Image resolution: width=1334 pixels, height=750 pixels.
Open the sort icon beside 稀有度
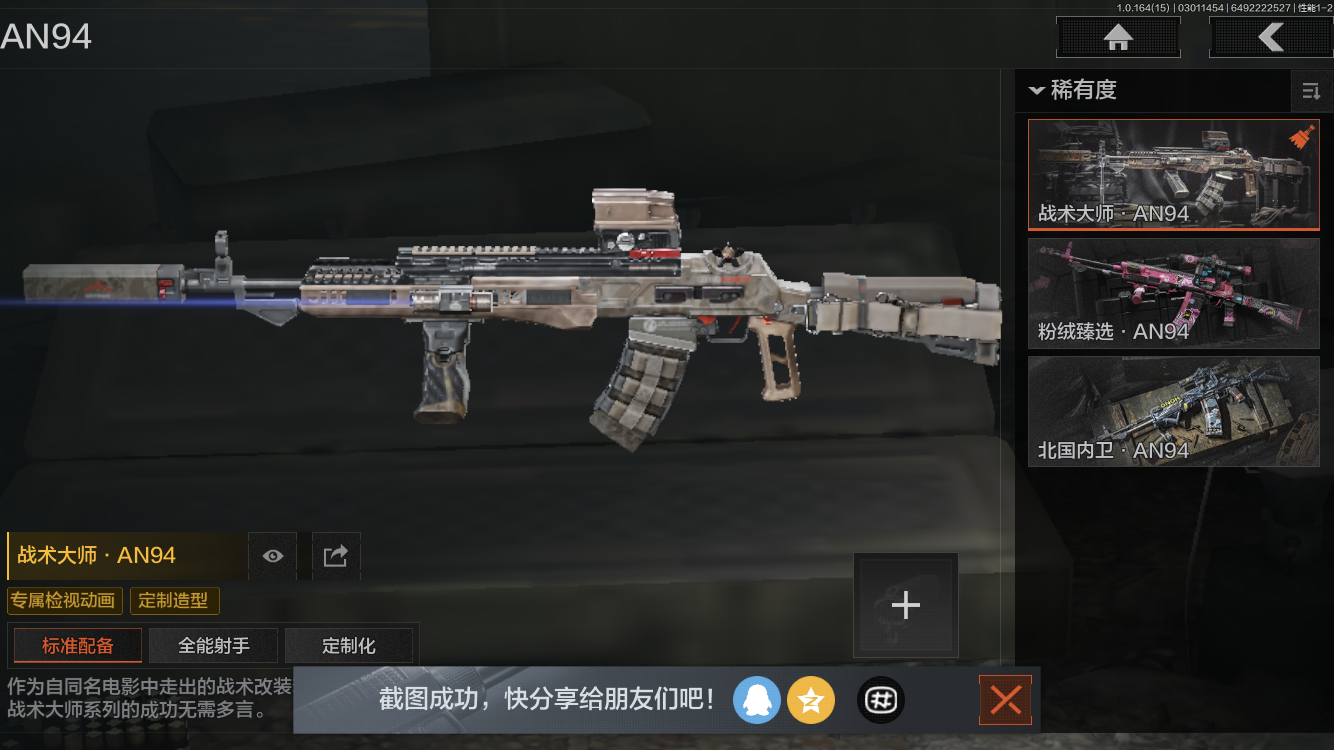[x=1311, y=91]
